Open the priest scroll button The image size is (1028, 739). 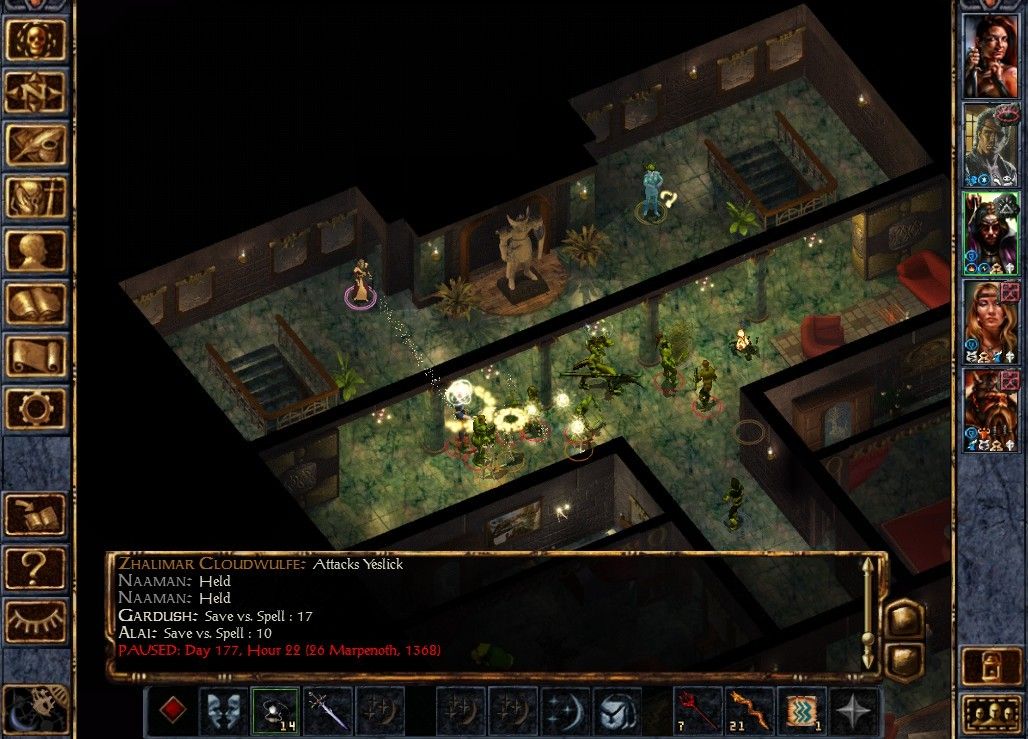pos(37,358)
